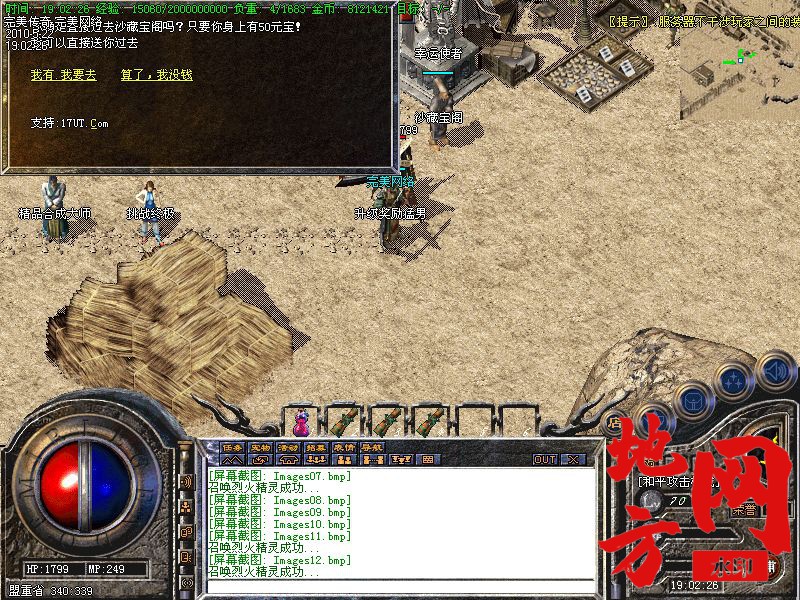This screenshot has height=600, width=800.
Task: Click the OUT button on chat panel
Action: click(x=544, y=460)
